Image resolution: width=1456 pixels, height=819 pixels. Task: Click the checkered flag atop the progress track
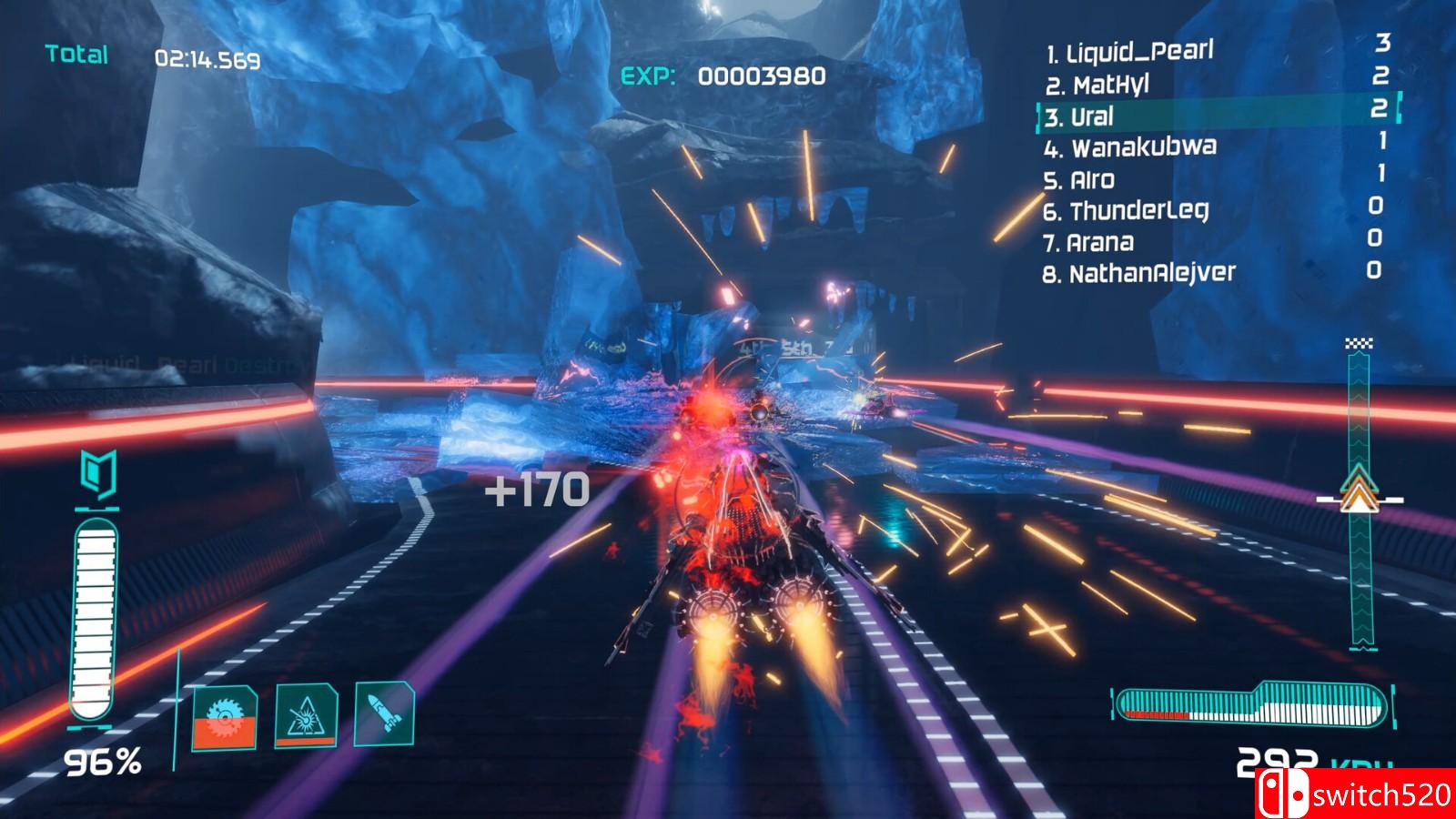click(x=1358, y=344)
